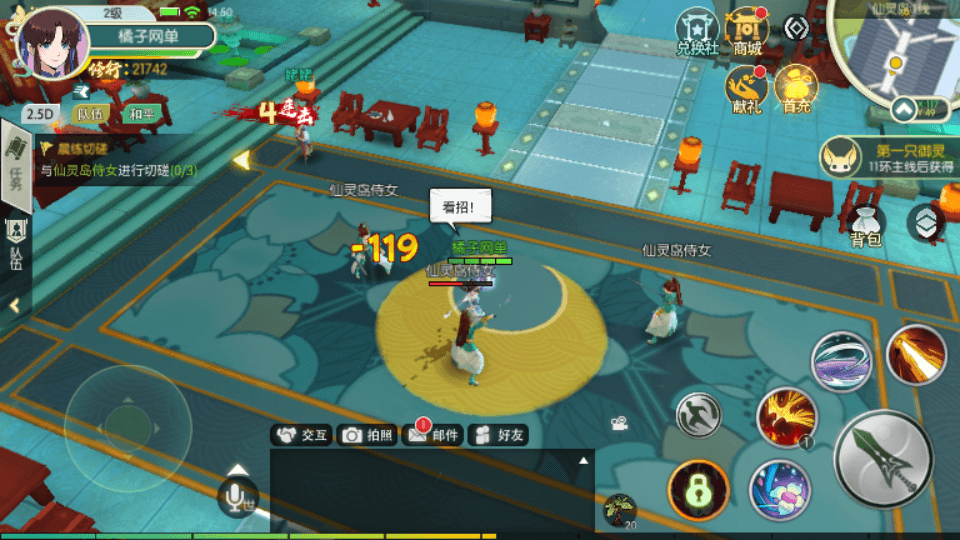Open the 献礼 gift icon

pyautogui.click(x=746, y=90)
